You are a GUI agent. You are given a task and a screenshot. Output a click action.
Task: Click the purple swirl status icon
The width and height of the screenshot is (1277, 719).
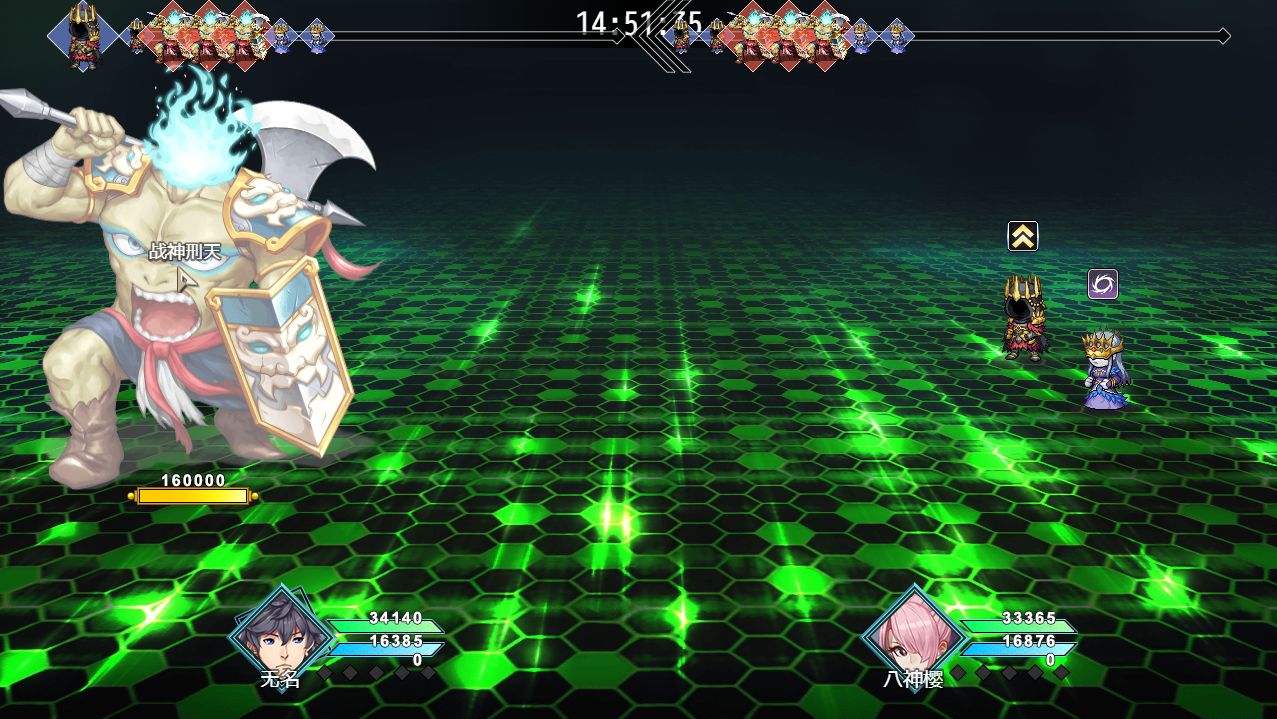coord(1102,284)
